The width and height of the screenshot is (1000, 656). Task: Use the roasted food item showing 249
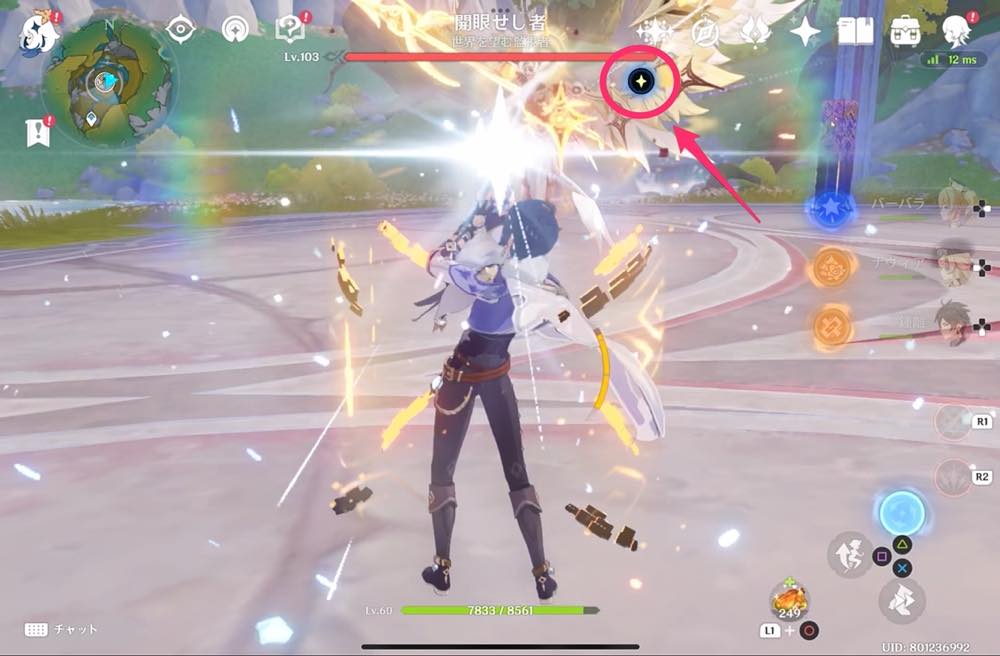pos(789,600)
